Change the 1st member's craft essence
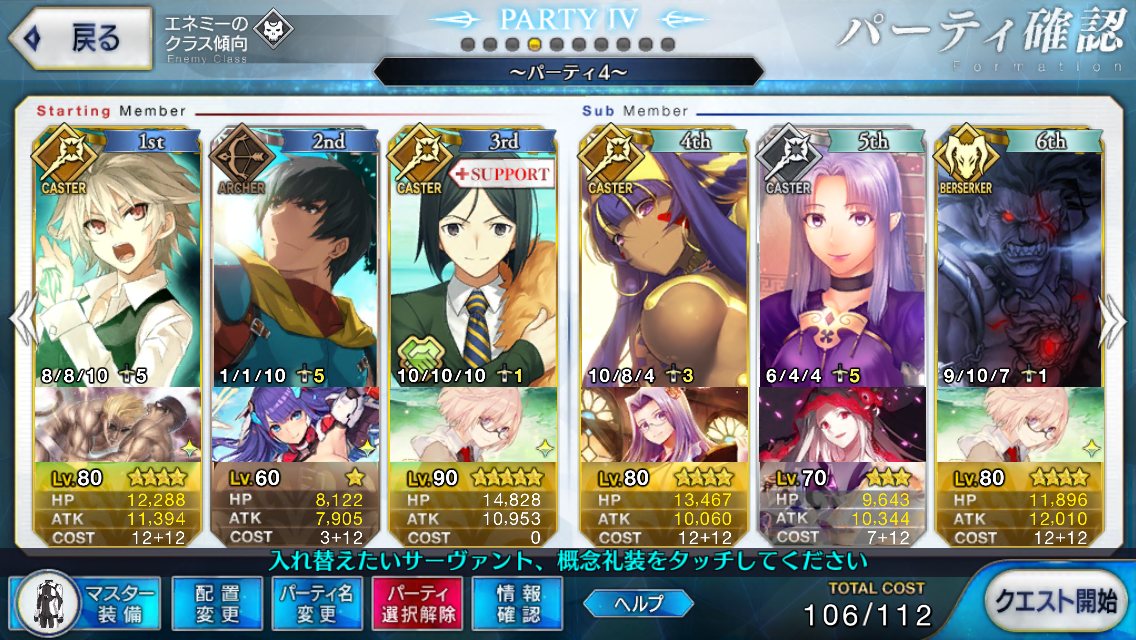The width and height of the screenshot is (1136, 640). (118, 424)
